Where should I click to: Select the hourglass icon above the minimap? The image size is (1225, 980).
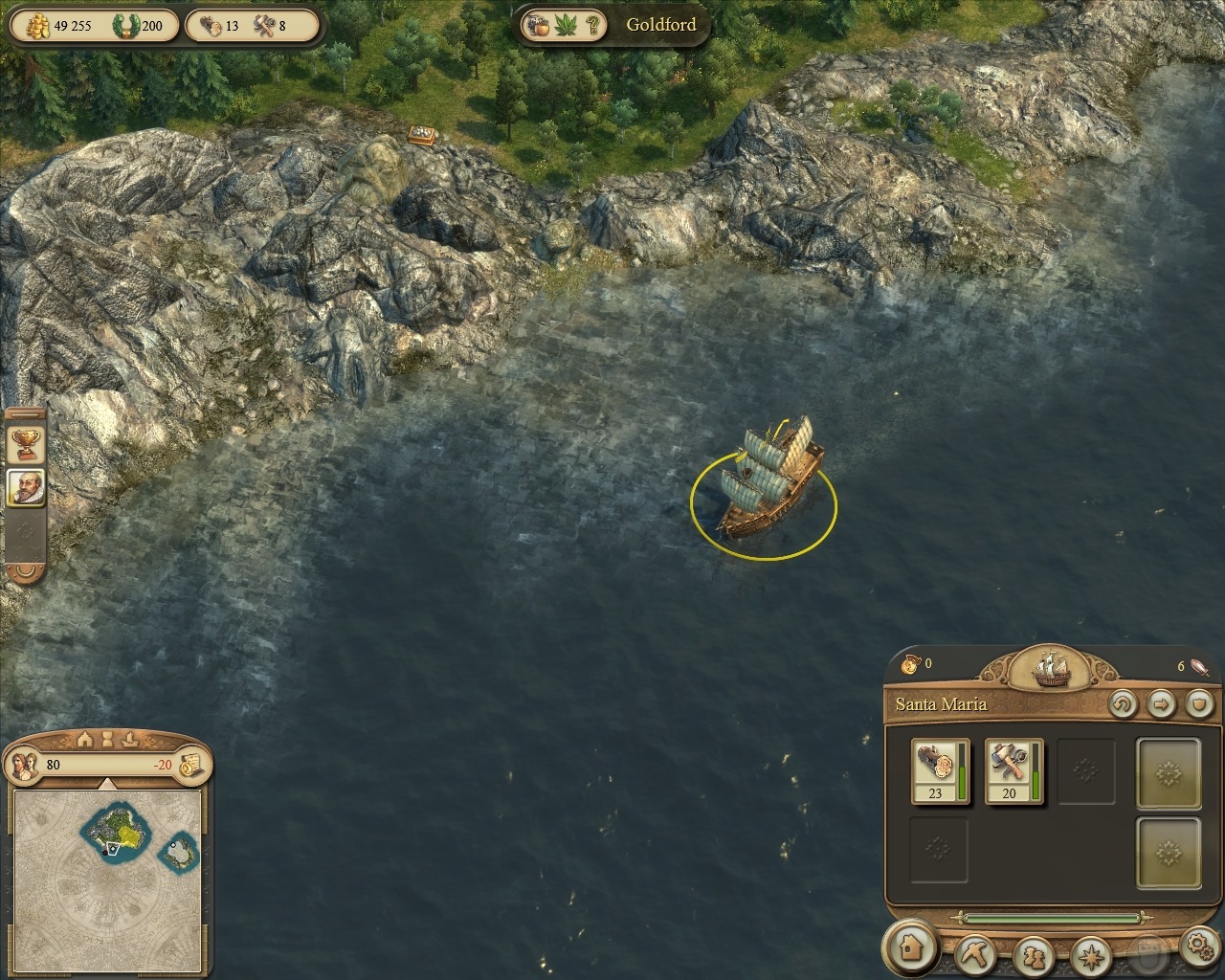tap(108, 739)
